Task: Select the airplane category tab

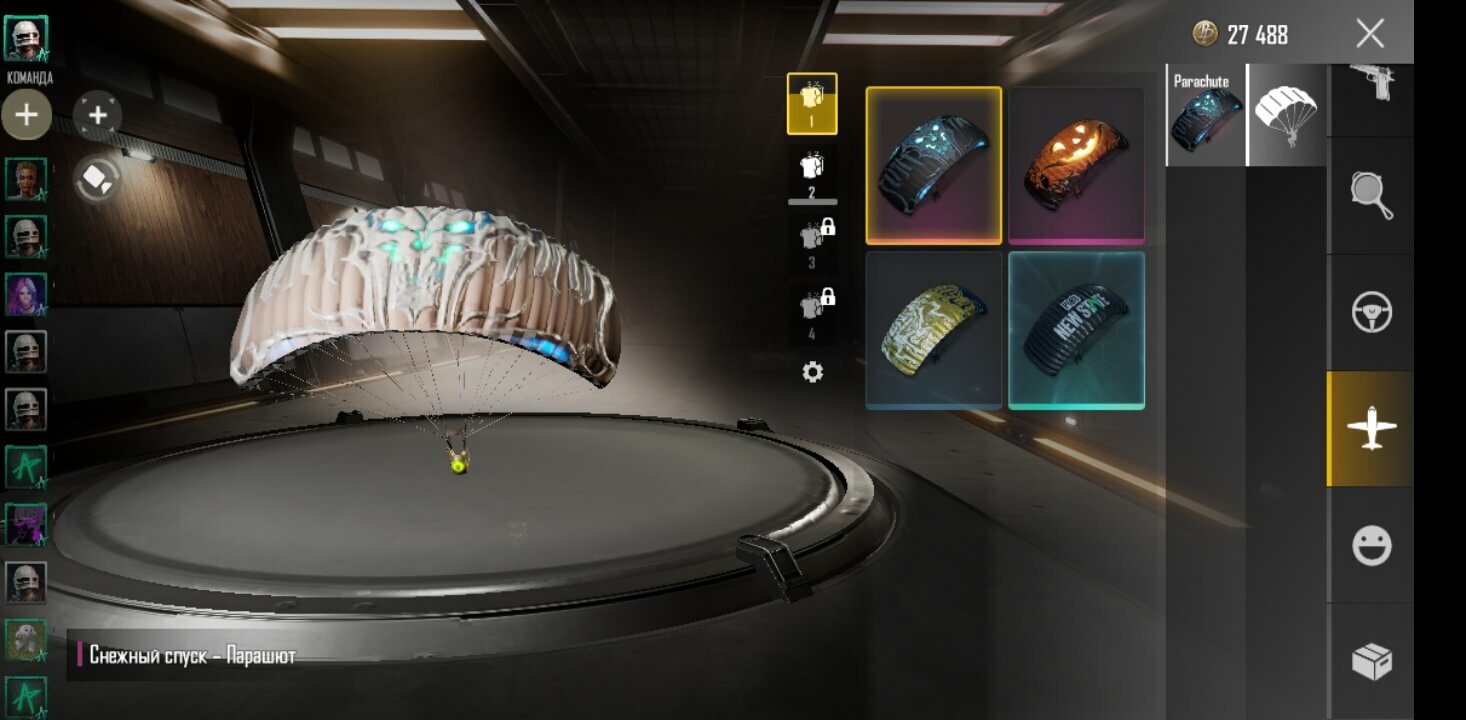Action: 1371,429
